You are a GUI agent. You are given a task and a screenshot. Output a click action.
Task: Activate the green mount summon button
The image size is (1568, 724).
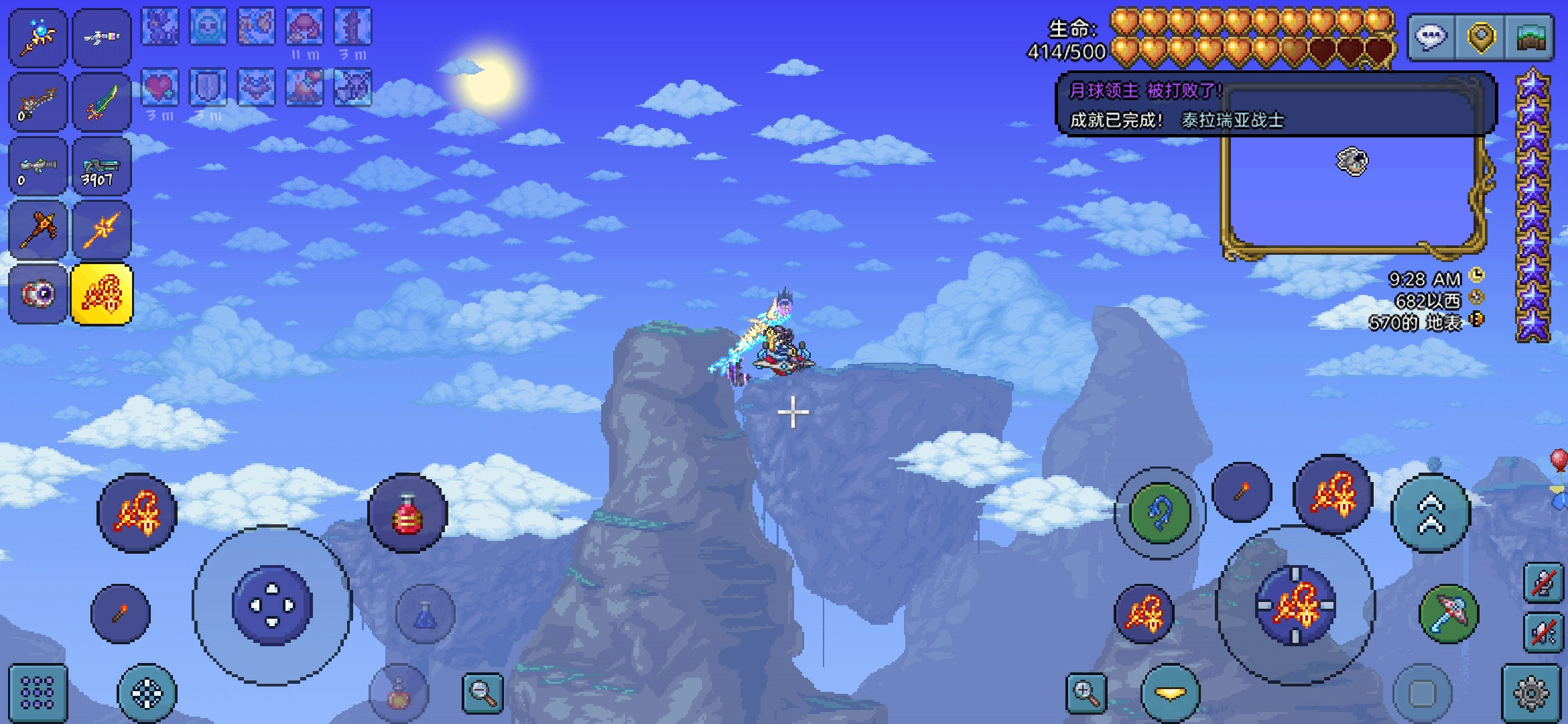(1449, 614)
